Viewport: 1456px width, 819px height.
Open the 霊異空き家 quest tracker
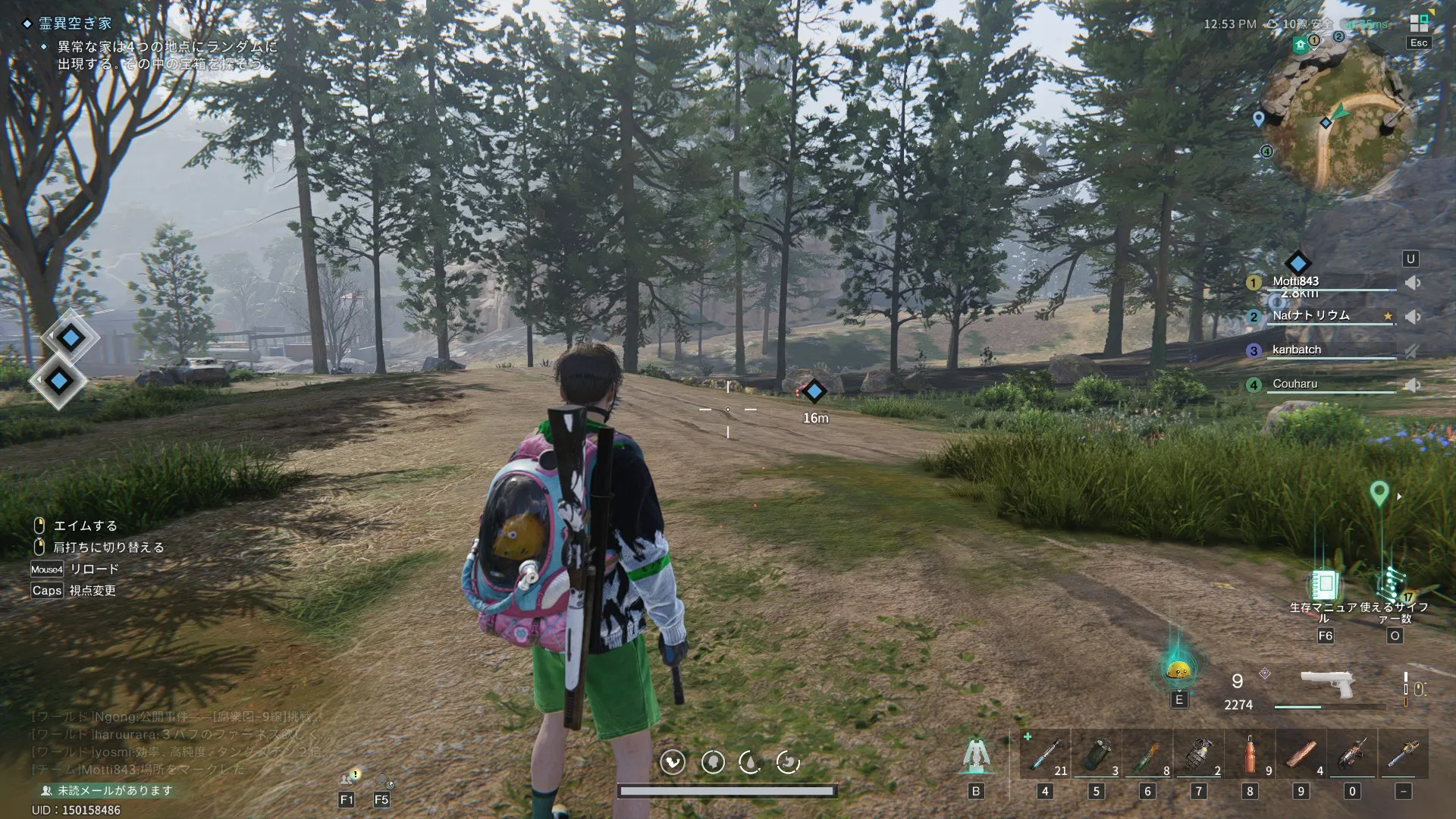coord(75,24)
